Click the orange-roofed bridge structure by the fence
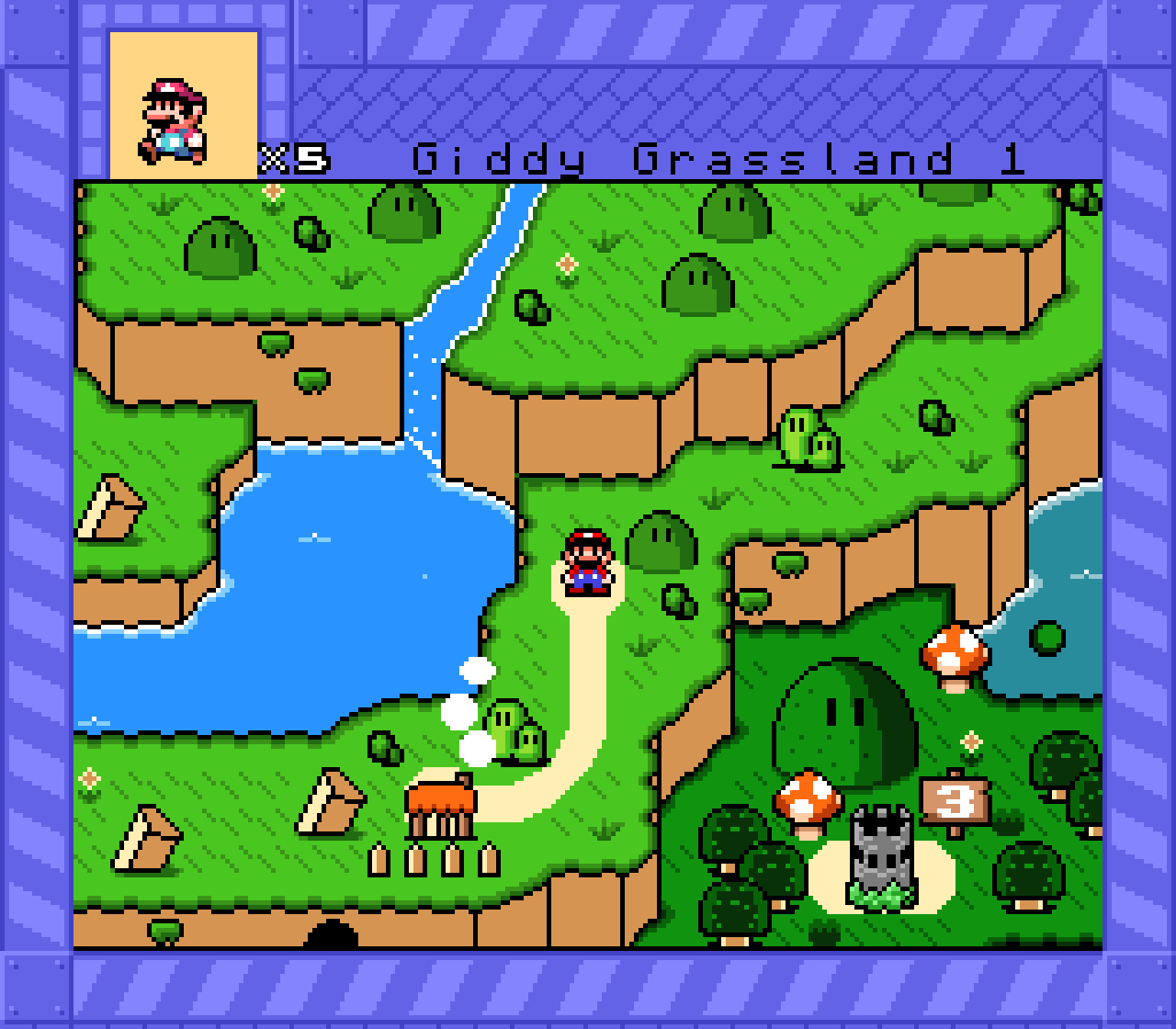The image size is (1176, 1029). 439,804
